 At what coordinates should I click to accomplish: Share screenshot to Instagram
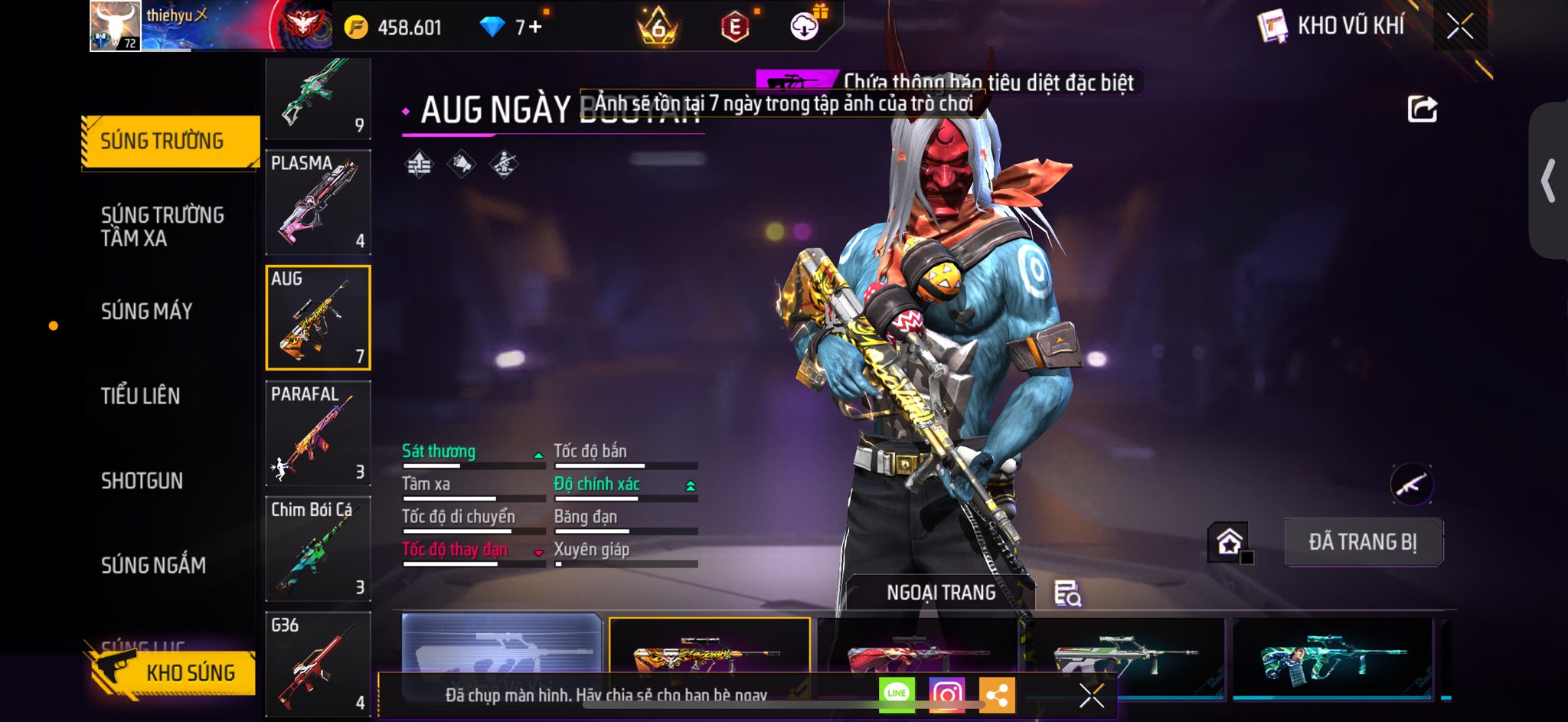pyautogui.click(x=947, y=694)
